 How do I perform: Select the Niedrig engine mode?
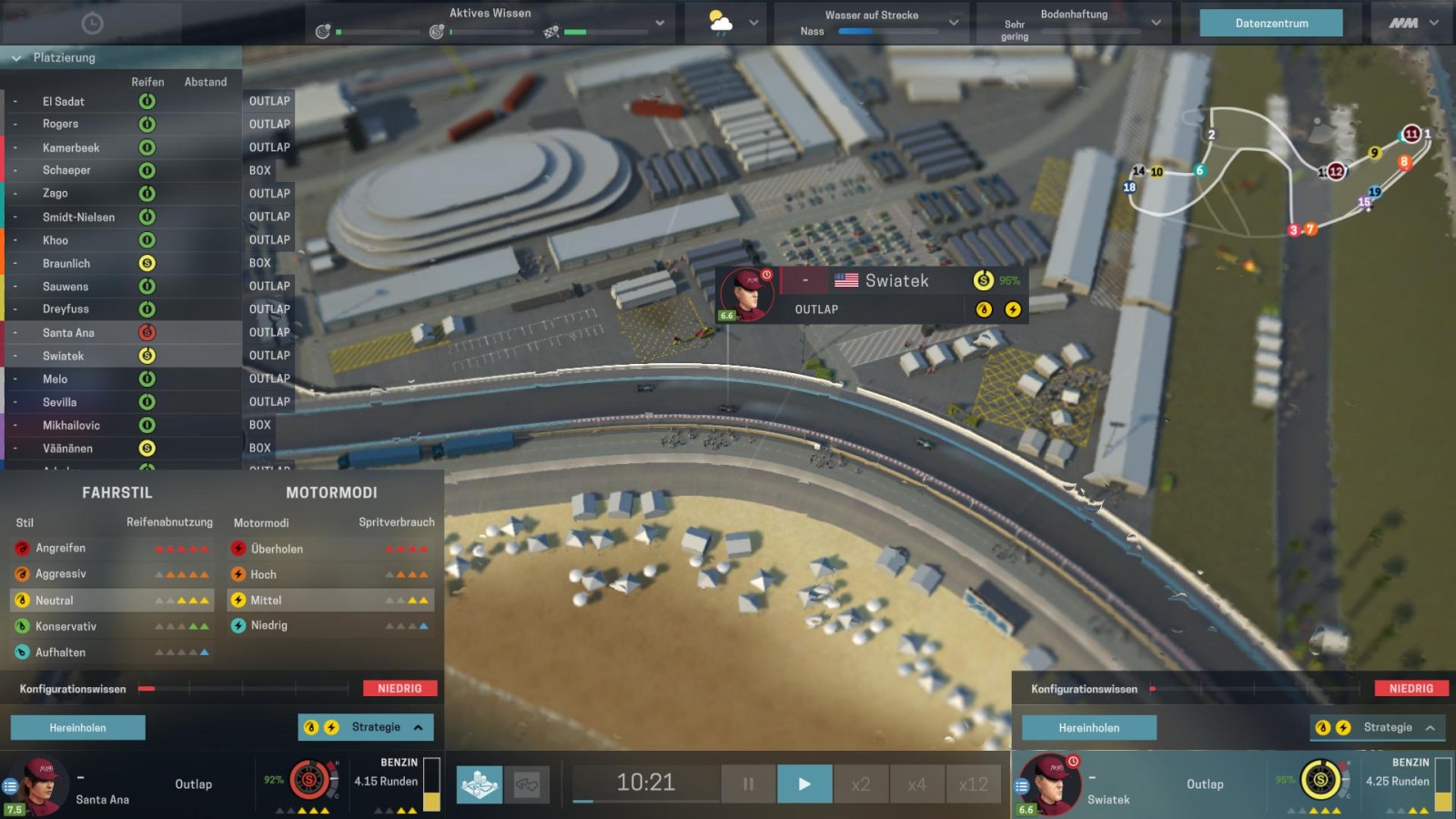tap(268, 626)
